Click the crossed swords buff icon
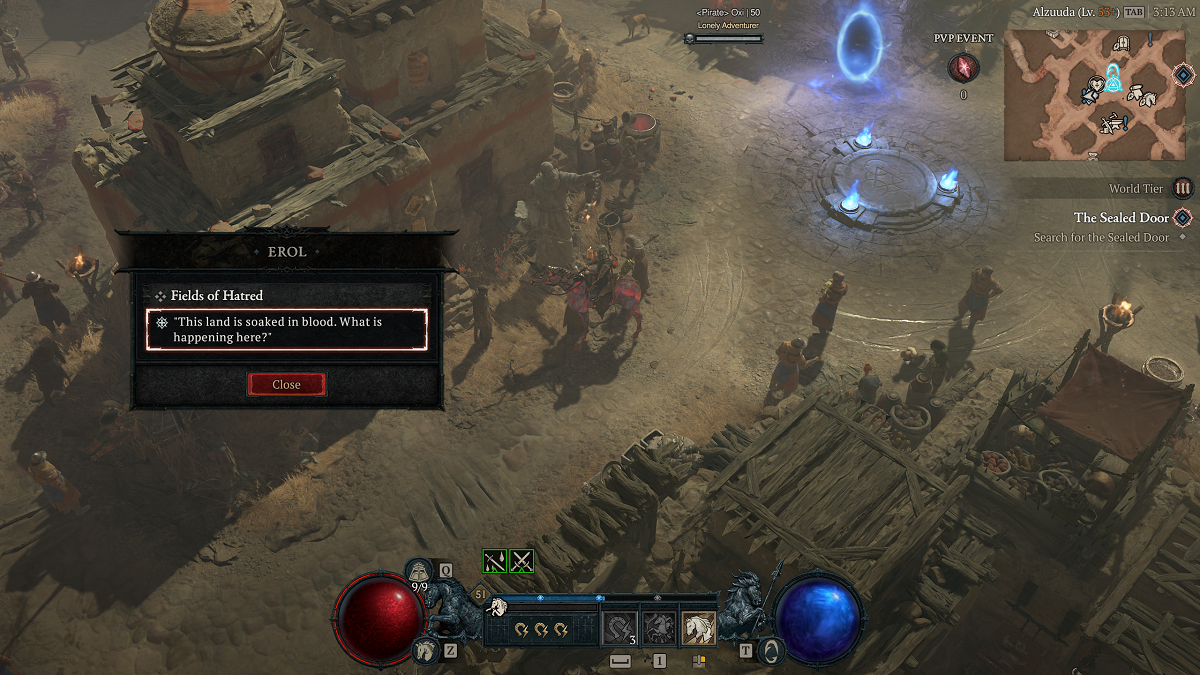 tap(521, 561)
